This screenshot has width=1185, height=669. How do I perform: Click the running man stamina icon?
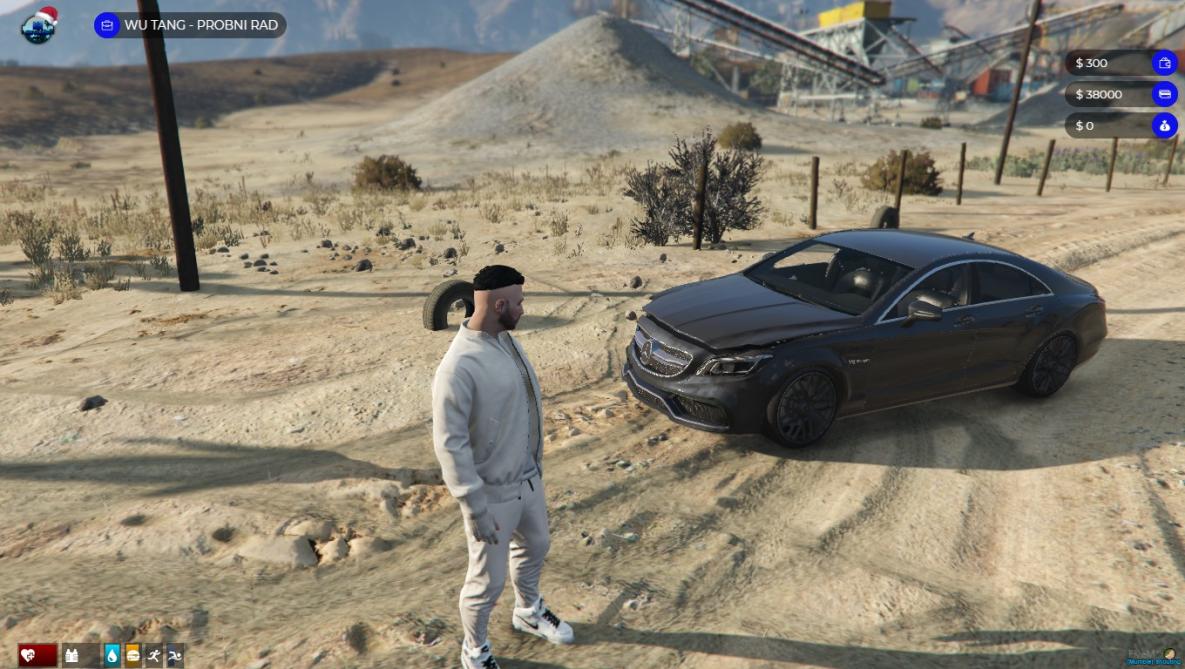(154, 656)
